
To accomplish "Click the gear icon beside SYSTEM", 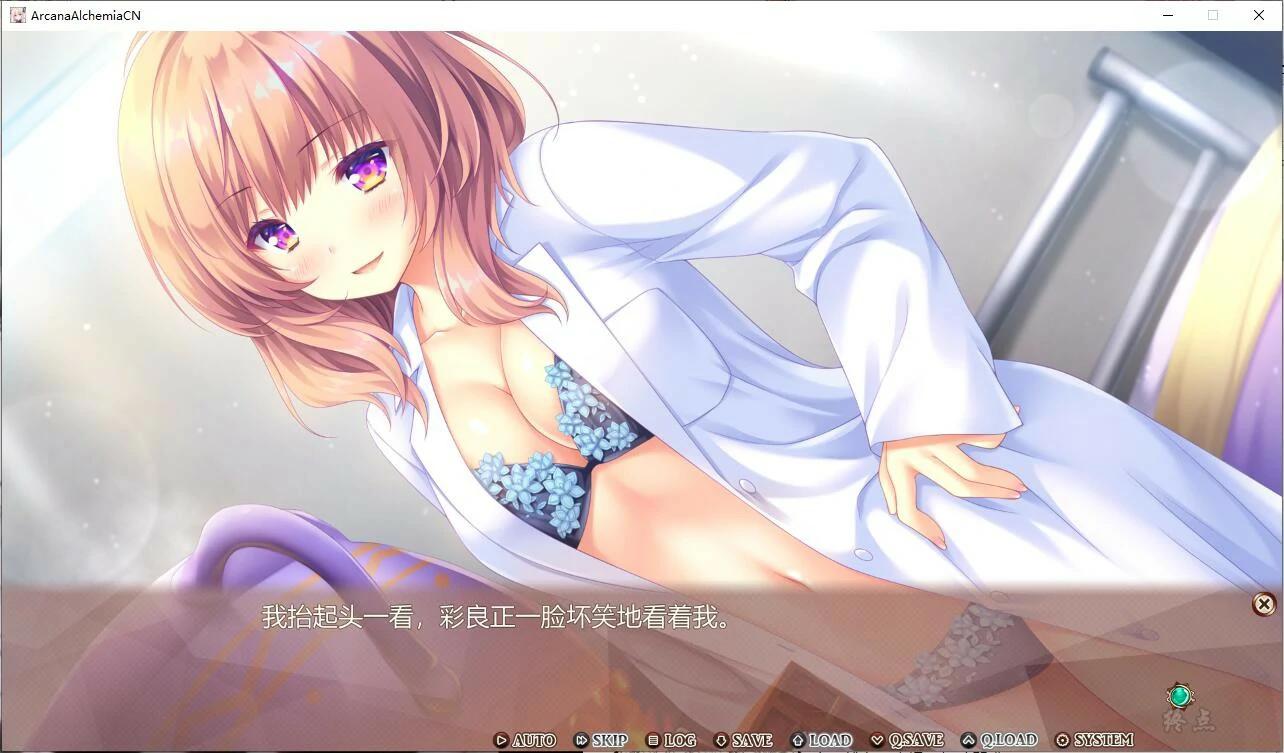I will point(1062,740).
